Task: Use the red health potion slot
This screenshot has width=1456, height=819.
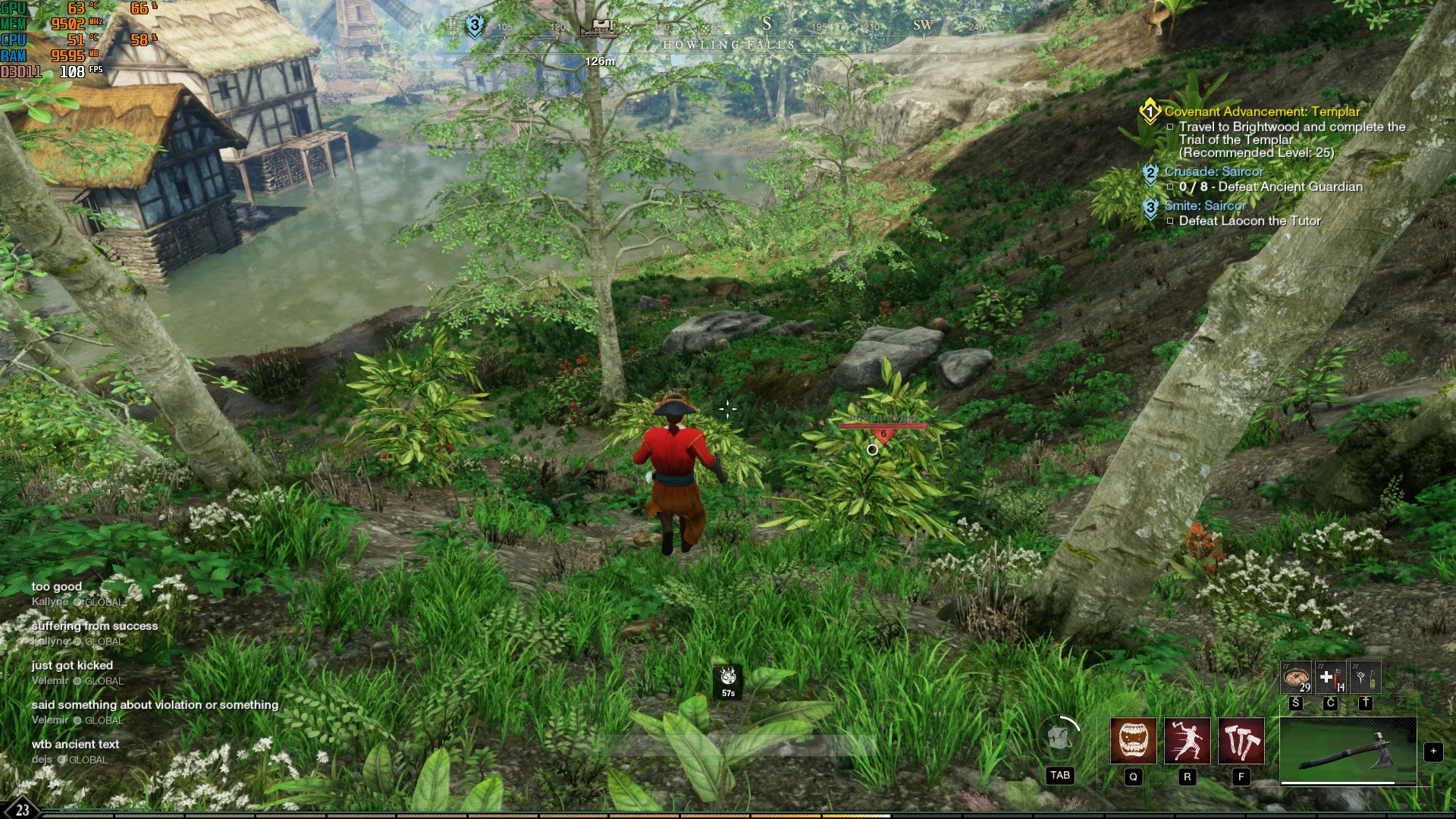Action: [x=1330, y=677]
